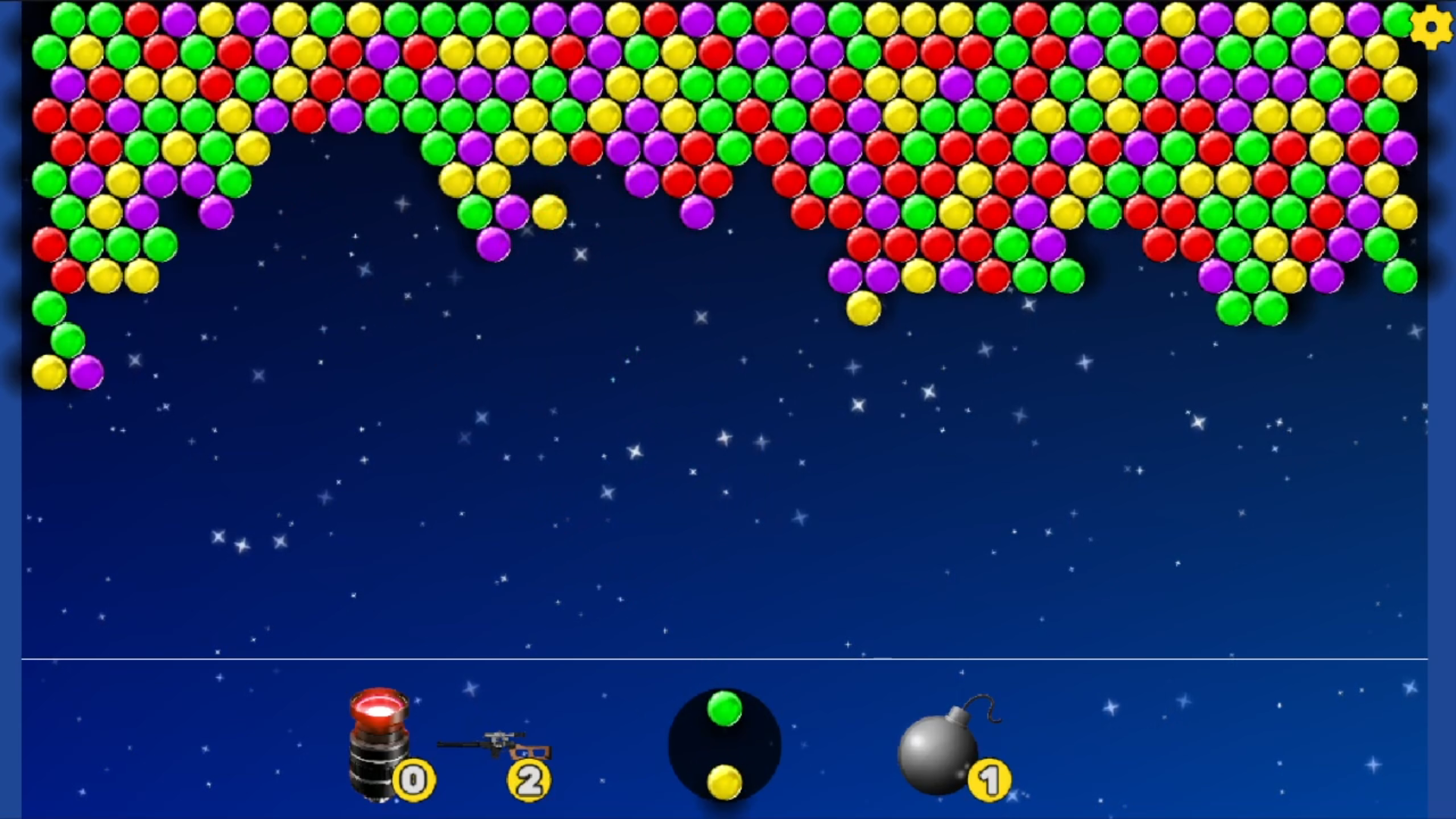The width and height of the screenshot is (1456, 819).
Task: Tap the yellow next-bubble to swap it
Action: pos(724,781)
